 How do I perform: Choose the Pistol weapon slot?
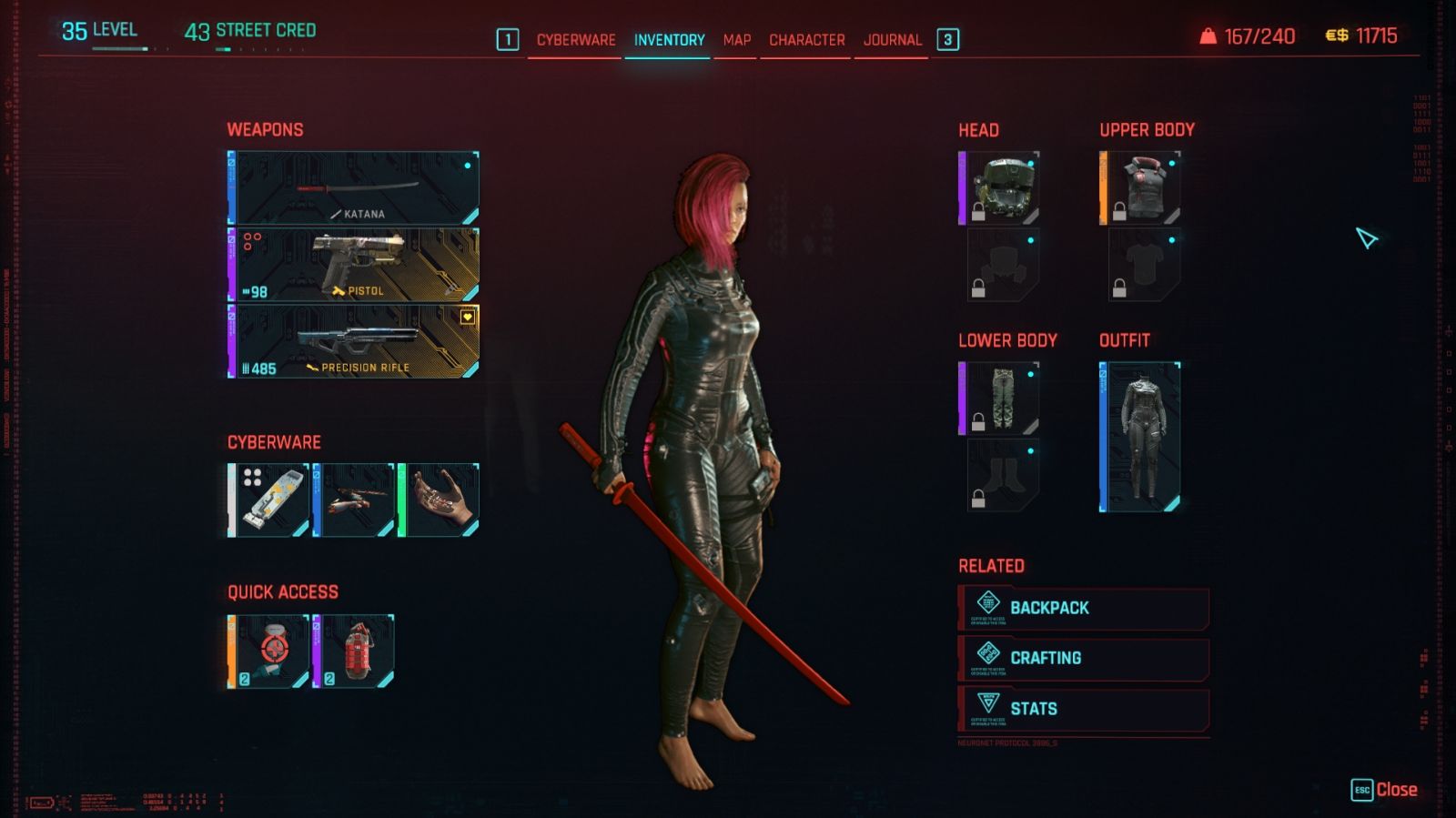point(354,265)
